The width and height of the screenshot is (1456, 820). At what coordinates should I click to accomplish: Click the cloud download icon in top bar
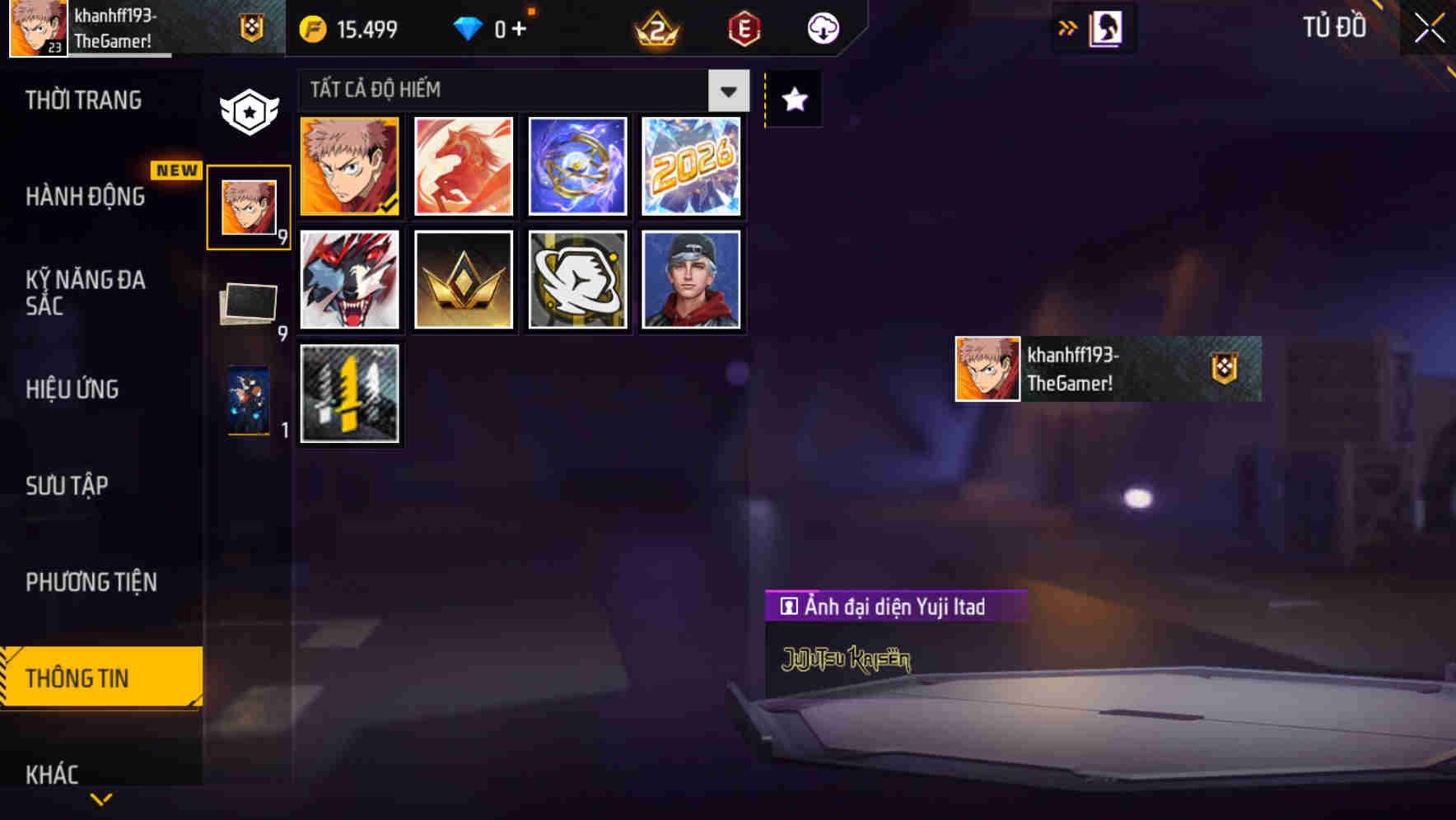coord(823,27)
